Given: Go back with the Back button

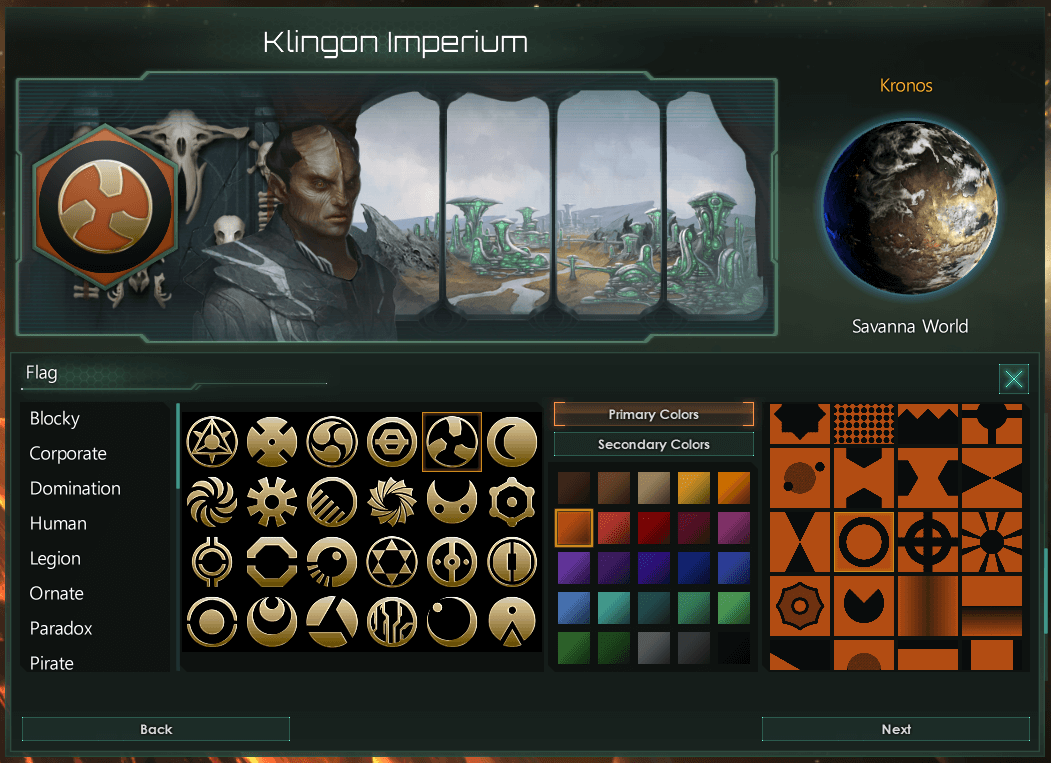Looking at the screenshot, I should (156, 729).
